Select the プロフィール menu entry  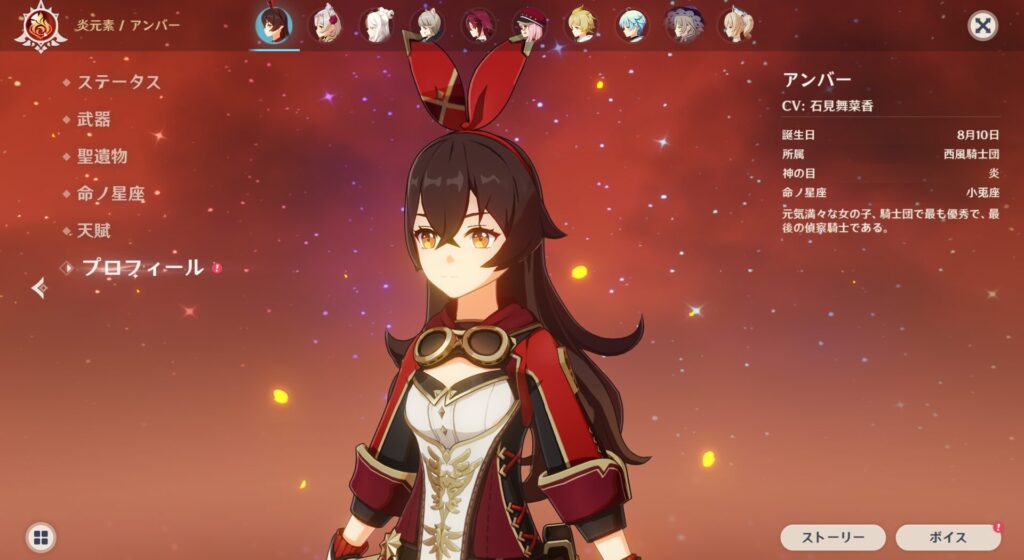point(142,267)
